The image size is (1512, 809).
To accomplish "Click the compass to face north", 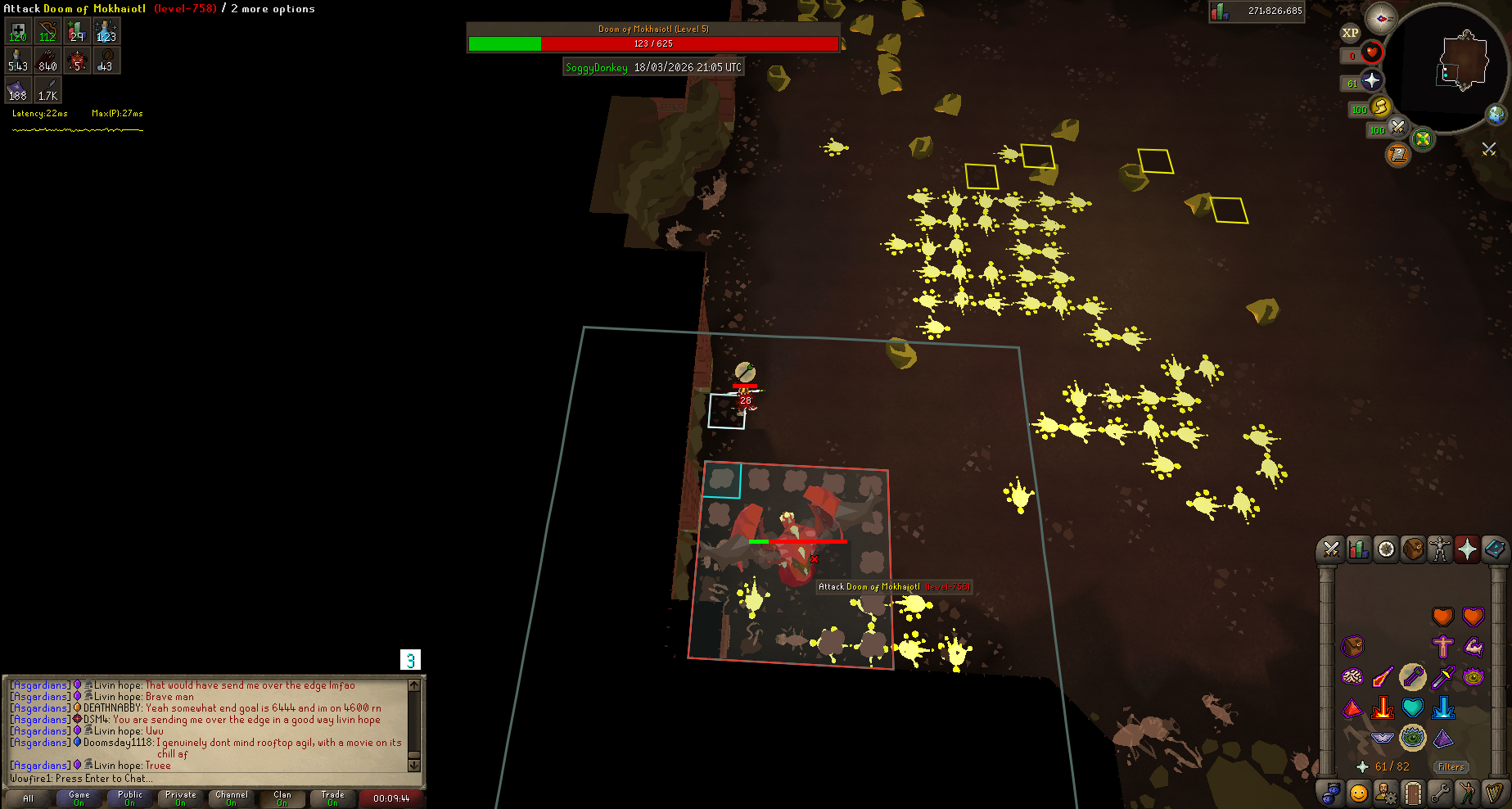I will (x=1381, y=18).
